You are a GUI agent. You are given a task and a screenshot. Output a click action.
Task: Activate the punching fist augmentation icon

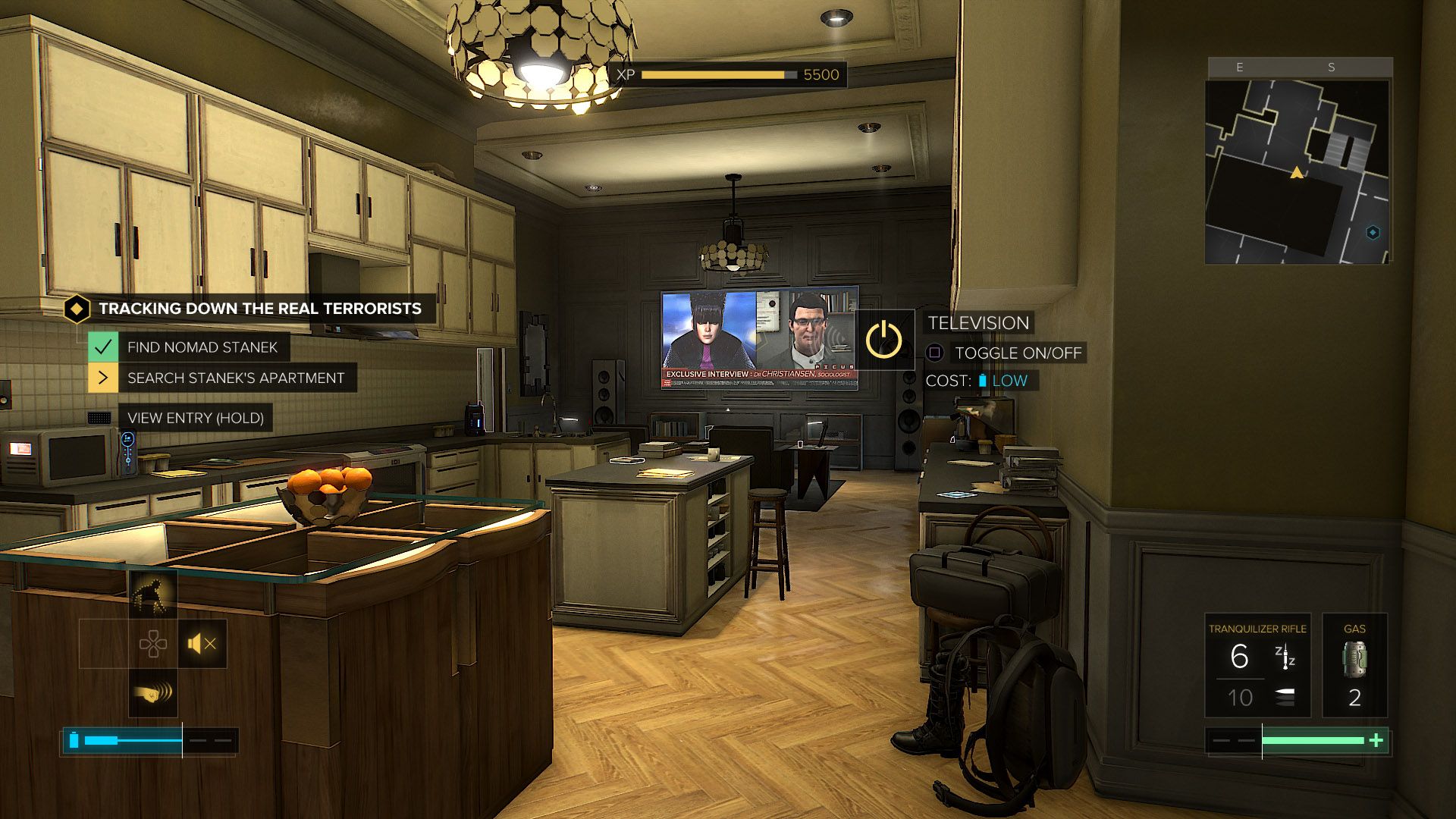pos(153,693)
